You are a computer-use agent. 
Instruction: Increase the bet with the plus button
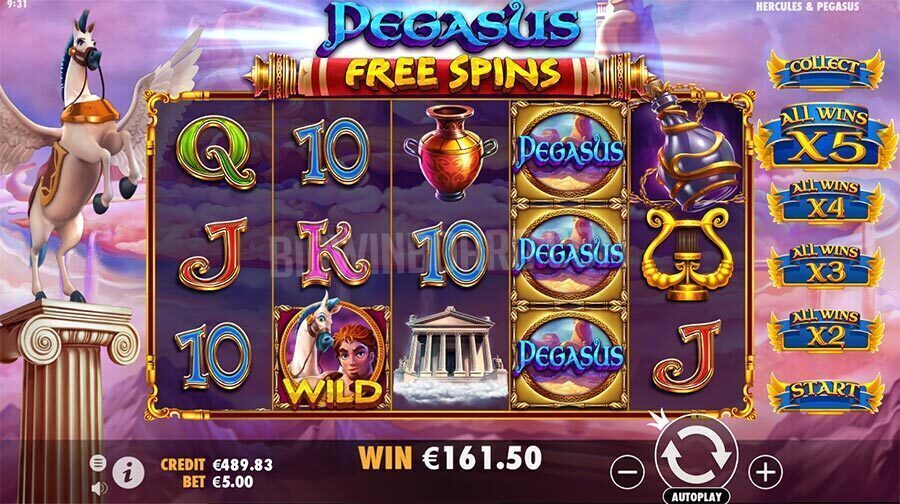(765, 468)
